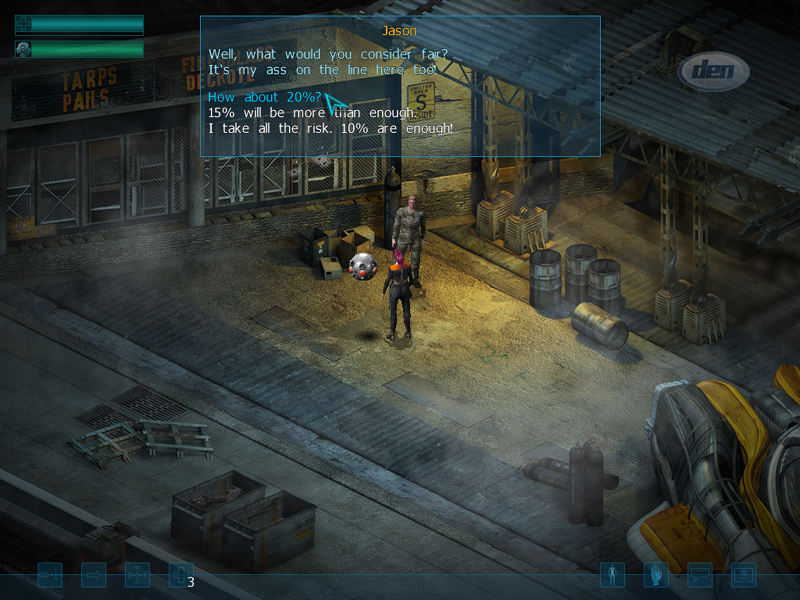Click the window-shaped menu icon
Image resolution: width=800 pixels, height=600 pixels.
coord(743,575)
